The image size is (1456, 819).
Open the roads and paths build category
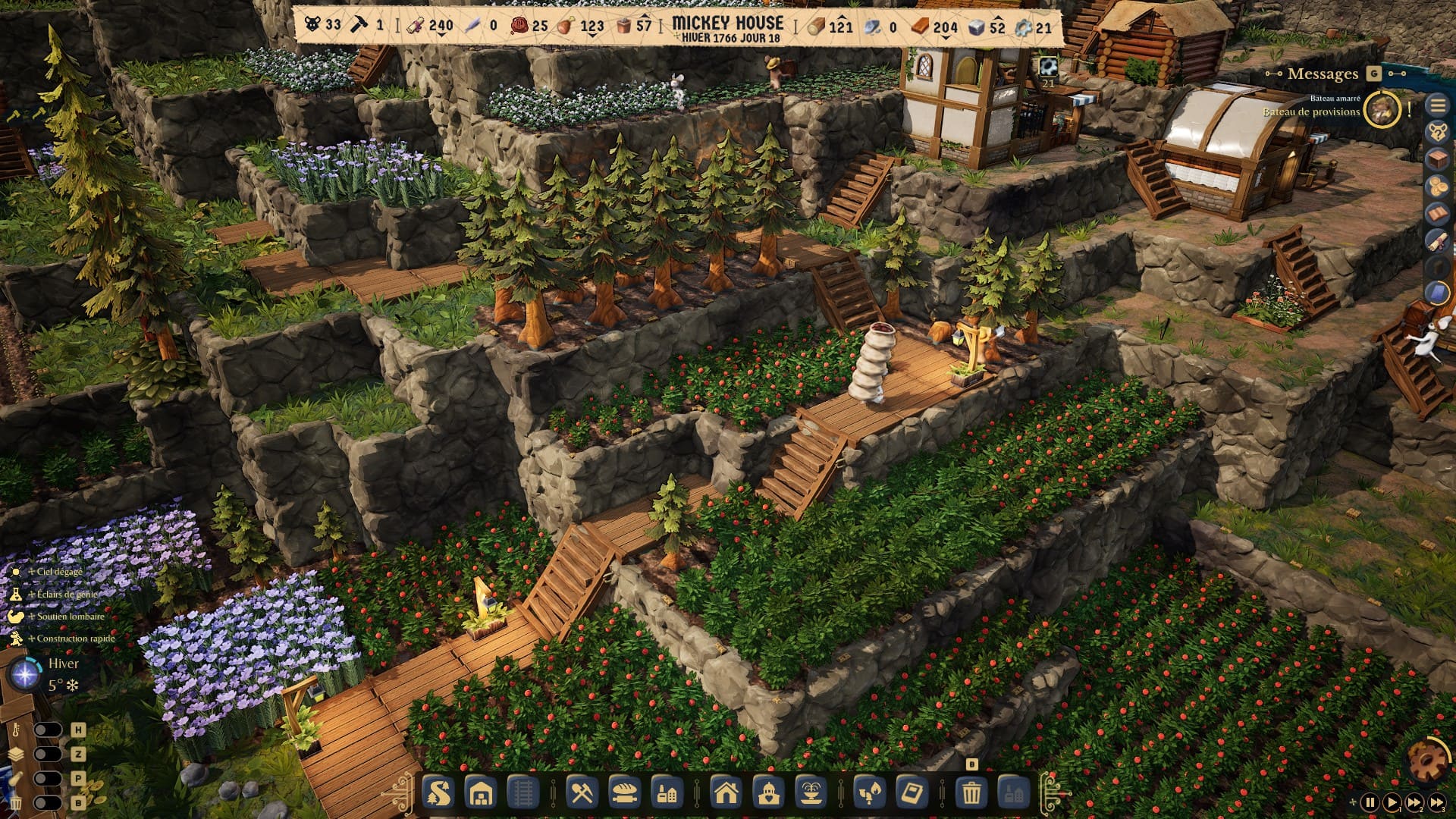(x=438, y=794)
